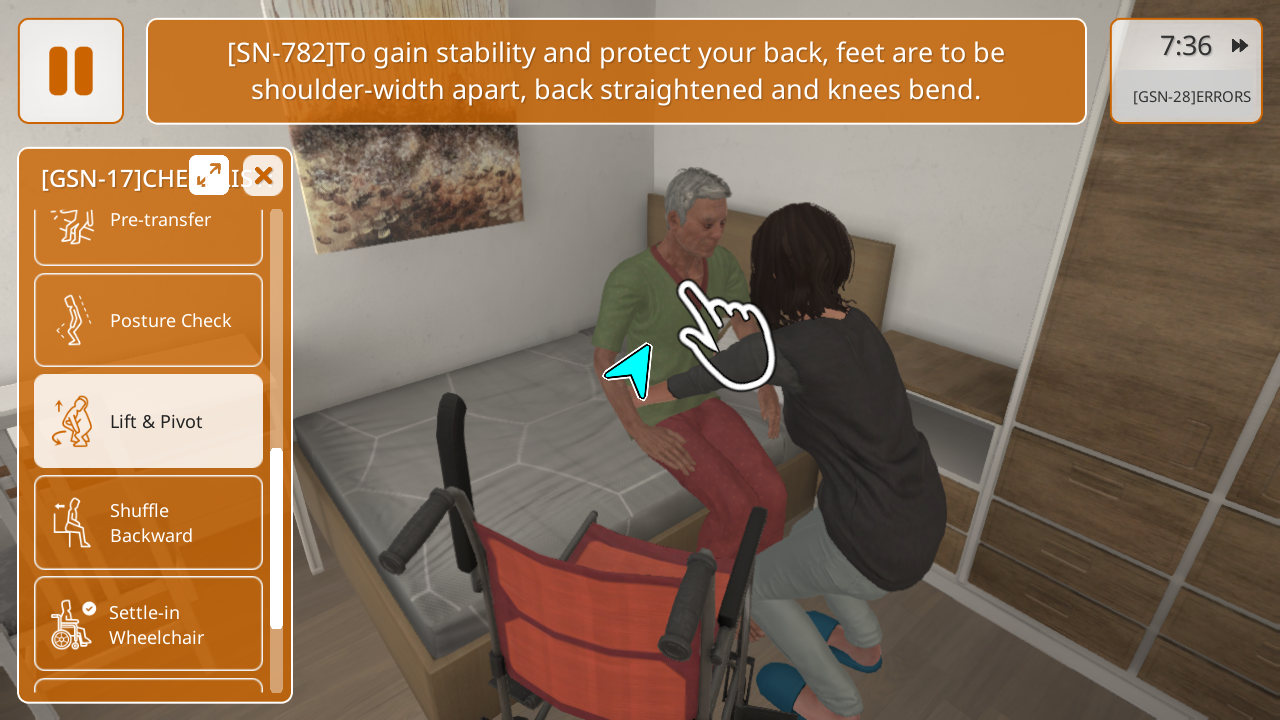Screen dimensions: 1280x720
Task: Close the checklist panel
Action: [263, 176]
